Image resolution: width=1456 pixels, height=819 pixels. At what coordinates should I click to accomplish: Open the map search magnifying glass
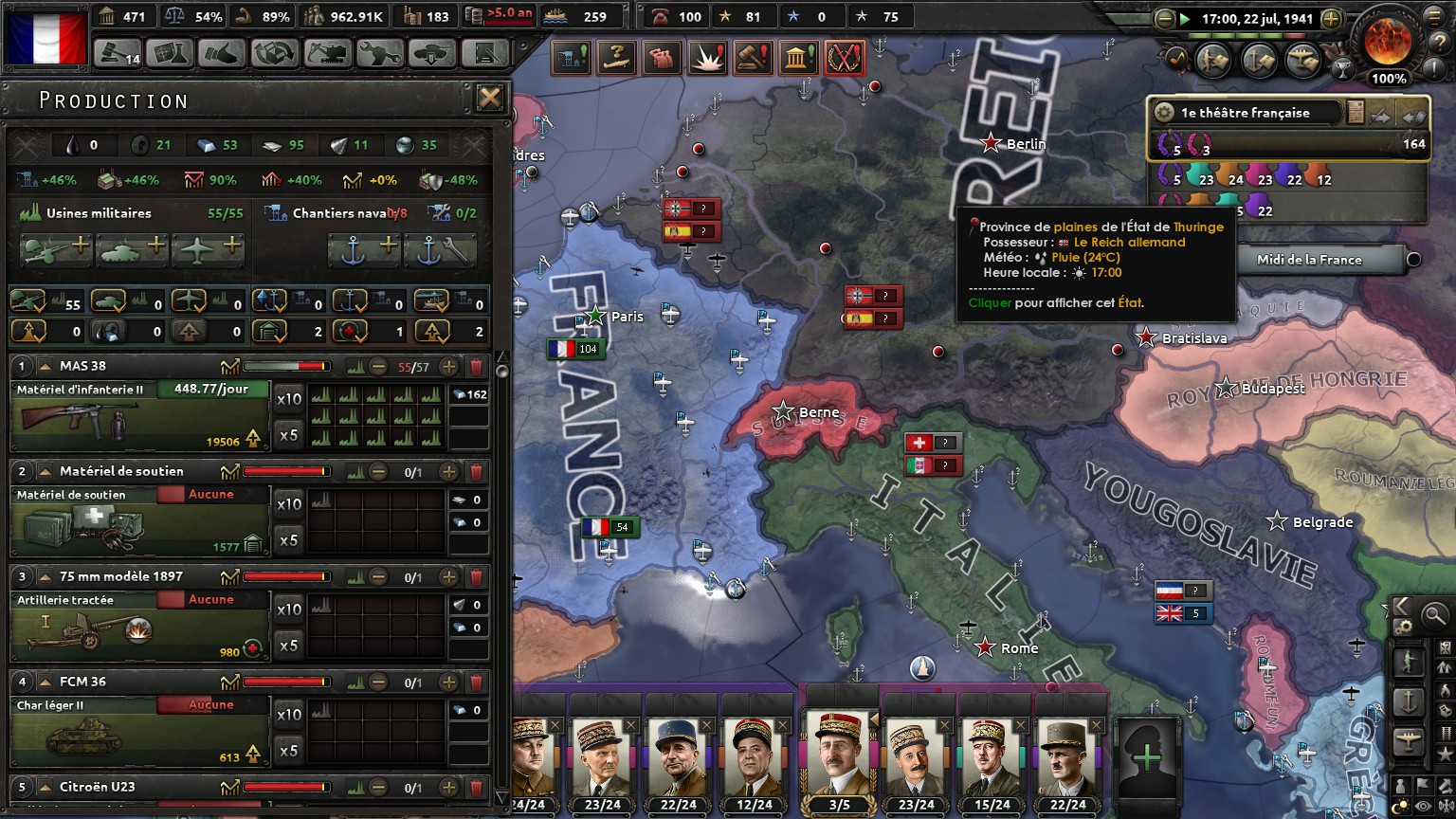tap(1434, 615)
